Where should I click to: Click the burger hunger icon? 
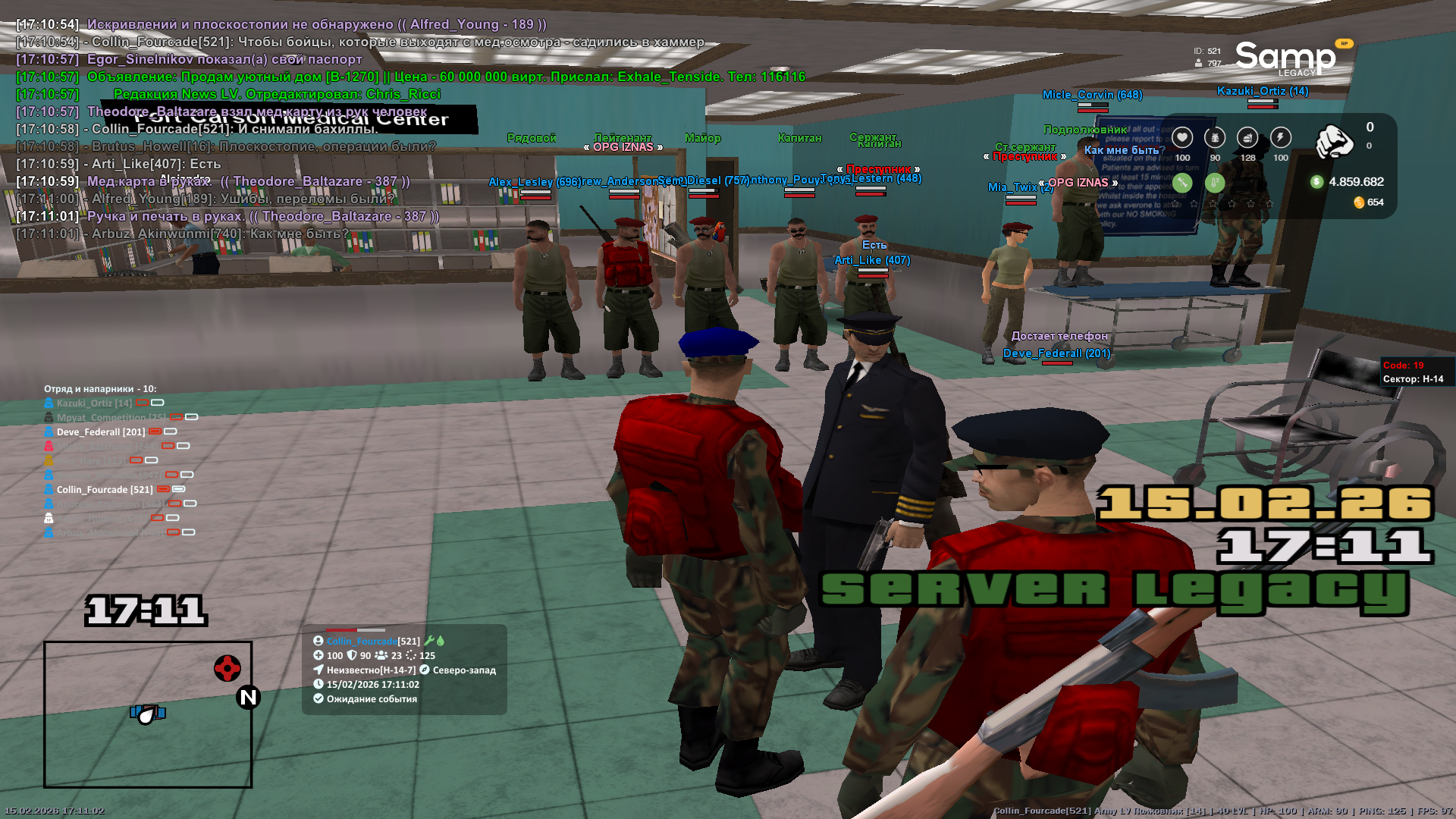(1247, 137)
